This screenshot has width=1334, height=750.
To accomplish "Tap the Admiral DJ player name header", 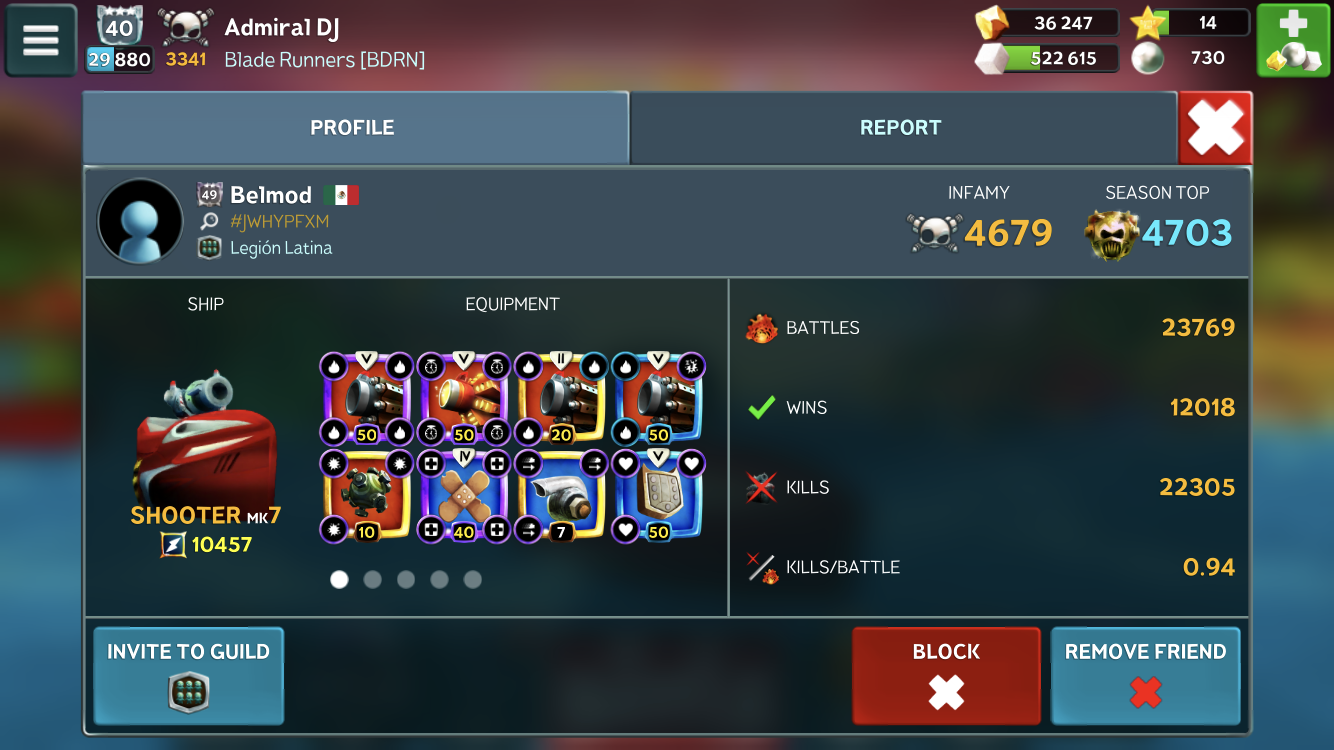I will [x=282, y=28].
